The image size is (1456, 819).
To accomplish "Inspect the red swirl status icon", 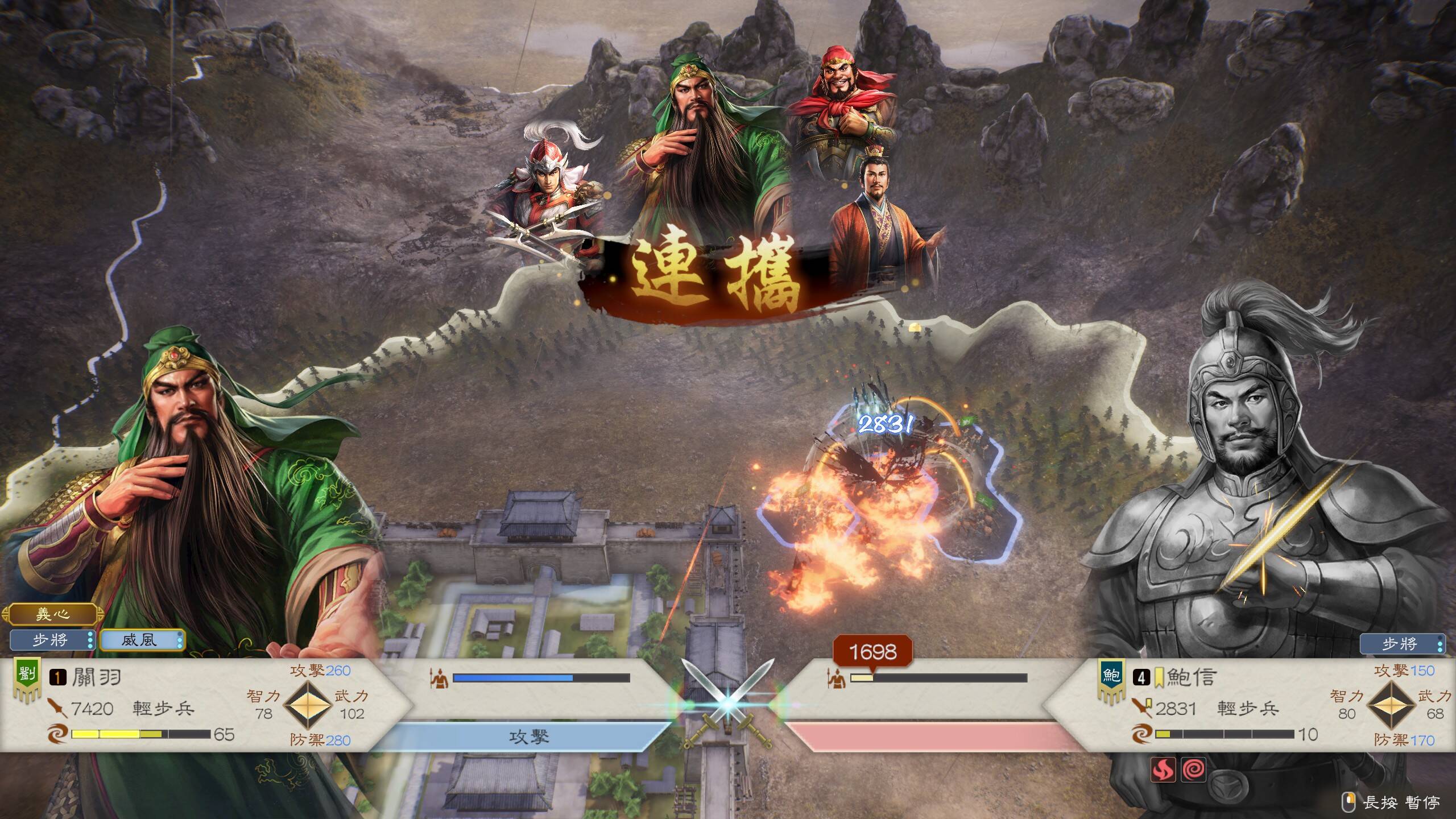I will pyautogui.click(x=1193, y=770).
